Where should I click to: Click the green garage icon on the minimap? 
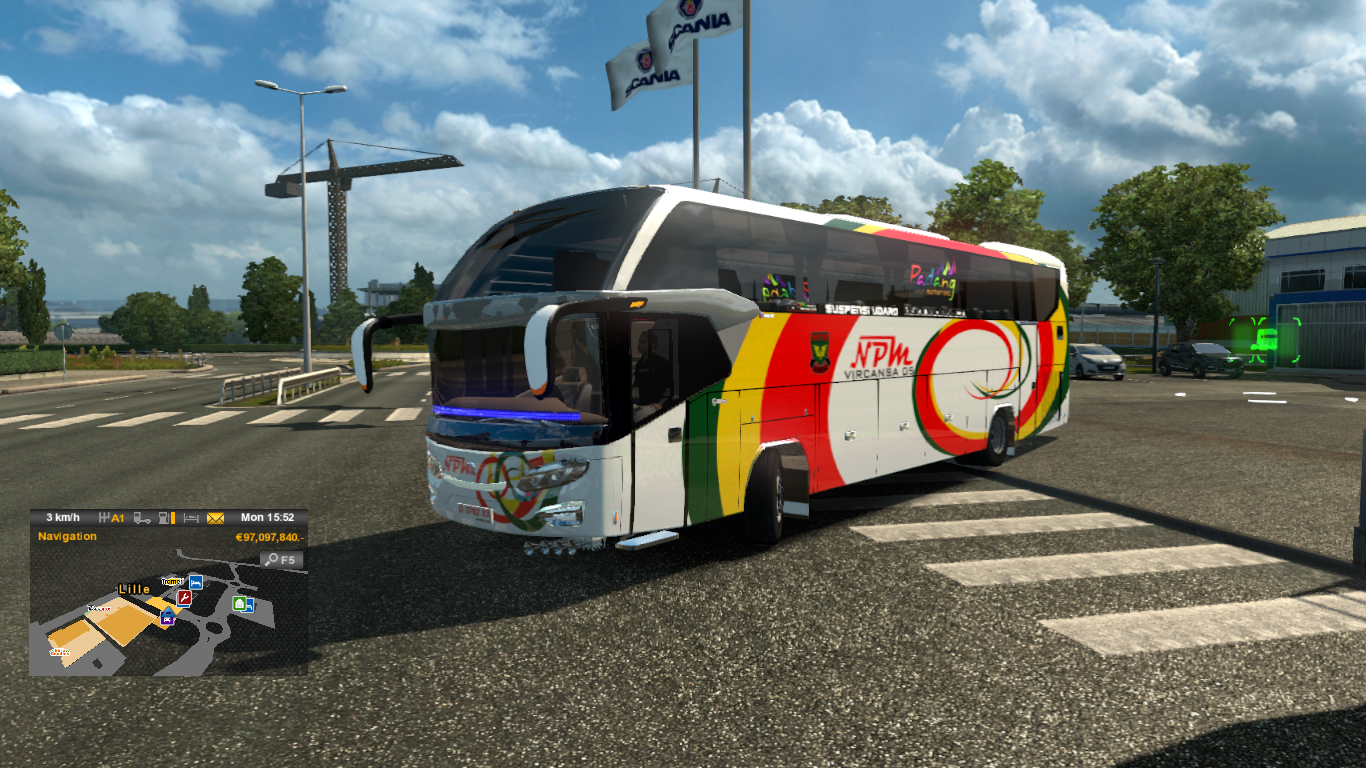pos(238,605)
